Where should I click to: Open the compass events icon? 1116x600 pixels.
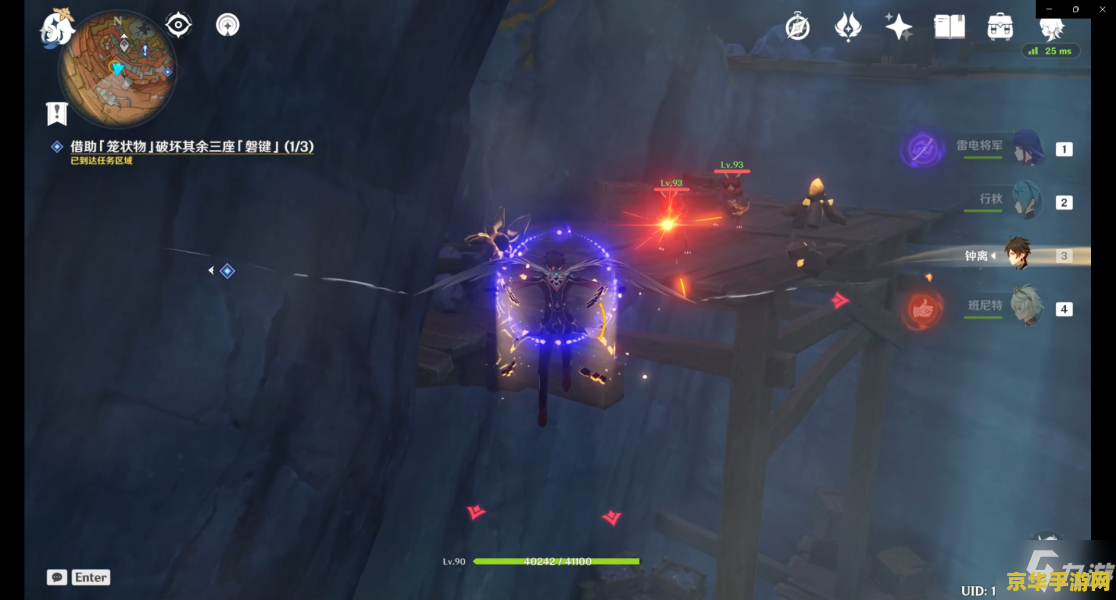(797, 27)
